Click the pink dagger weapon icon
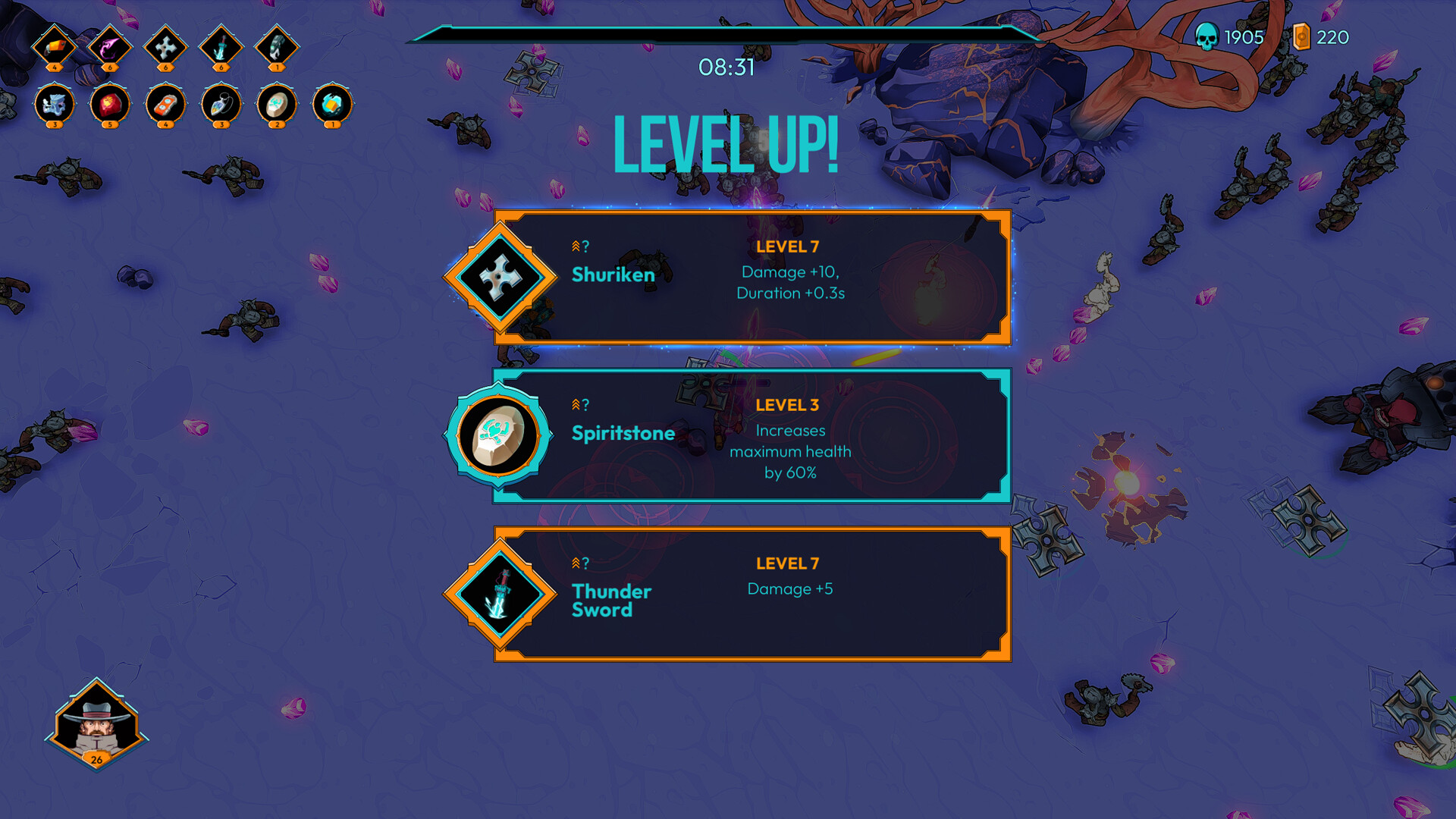The image size is (1456, 819). point(111,48)
